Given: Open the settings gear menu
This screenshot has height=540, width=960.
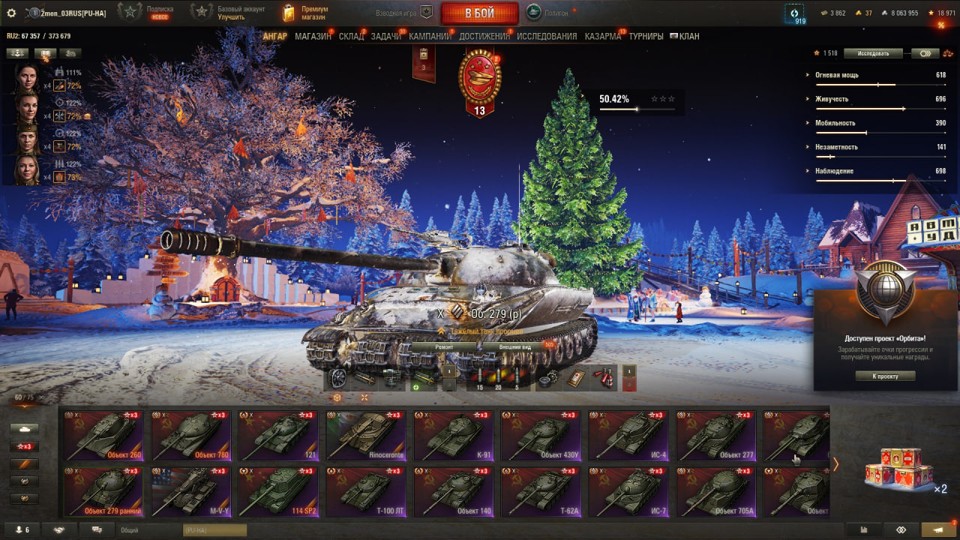Looking at the screenshot, I should click(12, 13).
